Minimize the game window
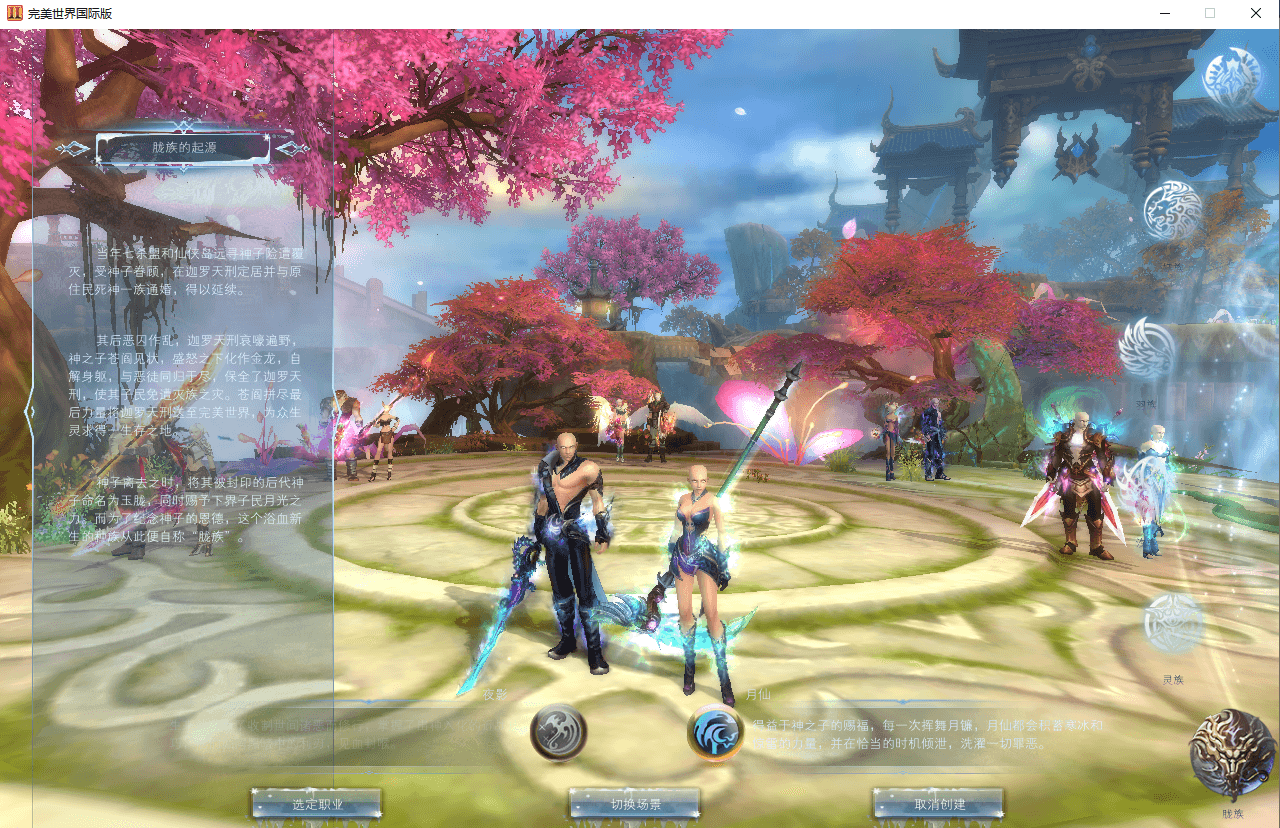Viewport: 1280px width, 828px height. [1166, 14]
